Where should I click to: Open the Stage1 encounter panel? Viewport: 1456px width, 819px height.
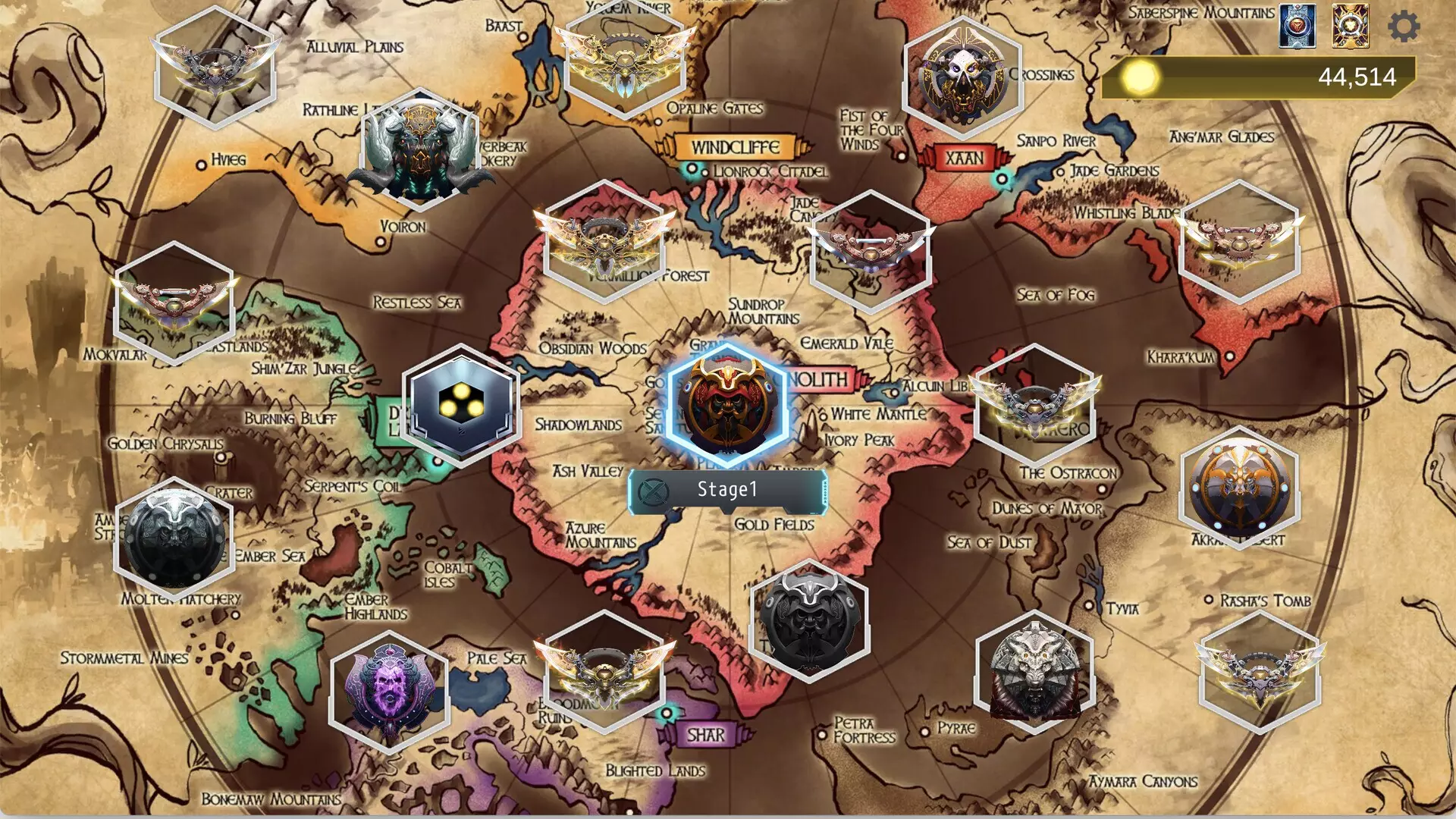(x=726, y=491)
